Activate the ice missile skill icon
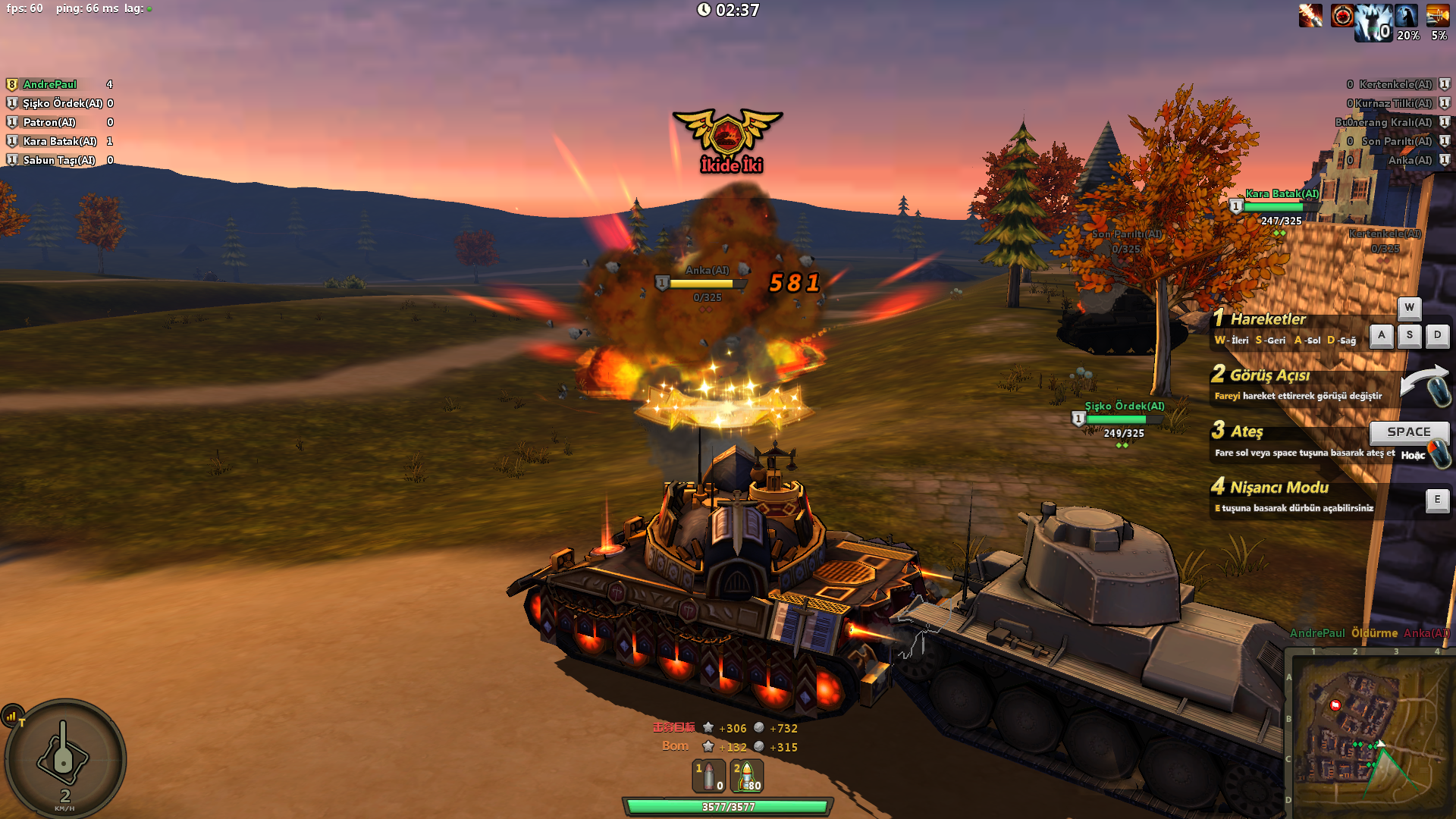 [1373, 21]
